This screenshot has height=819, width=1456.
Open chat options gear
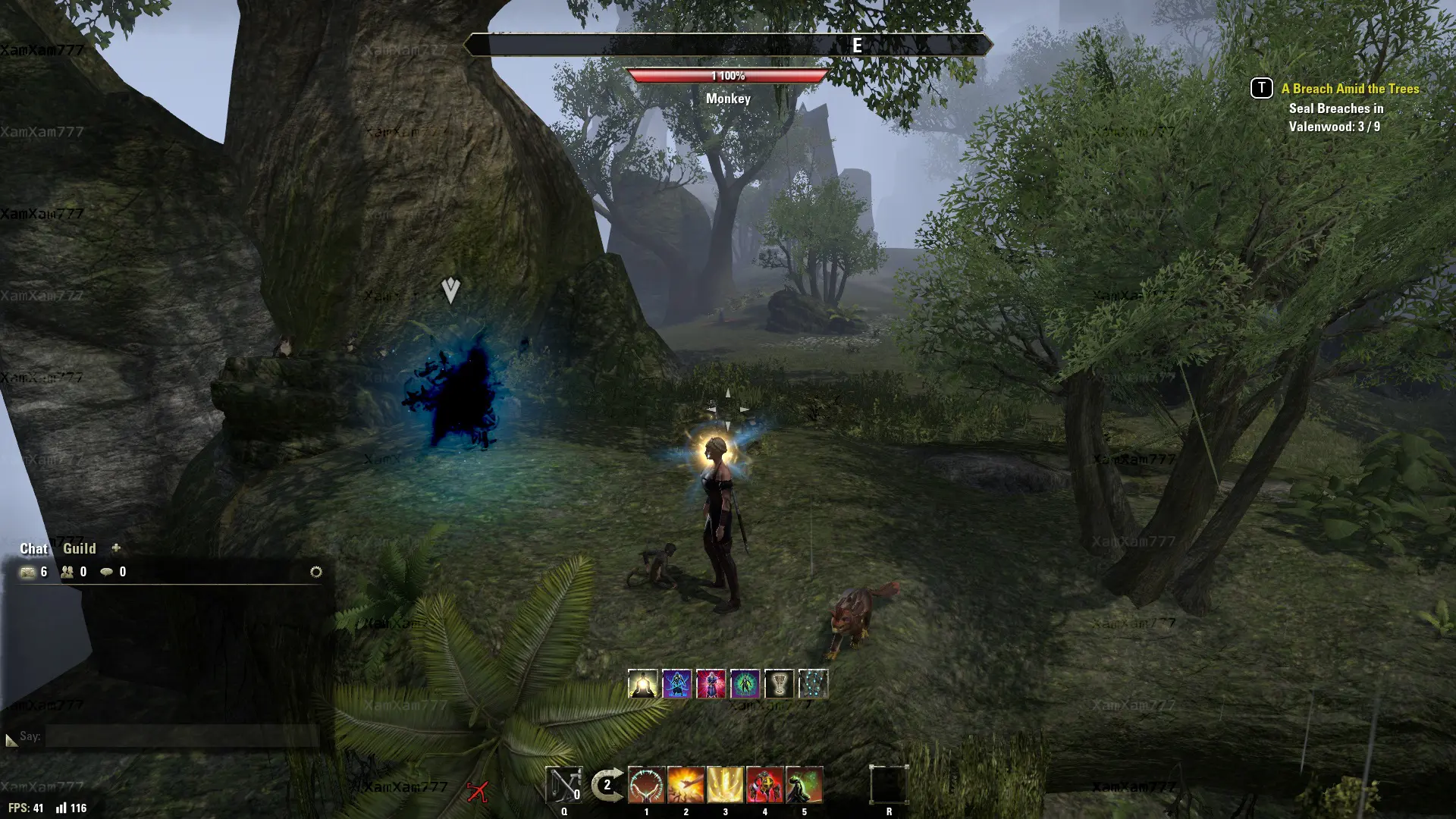pyautogui.click(x=316, y=572)
